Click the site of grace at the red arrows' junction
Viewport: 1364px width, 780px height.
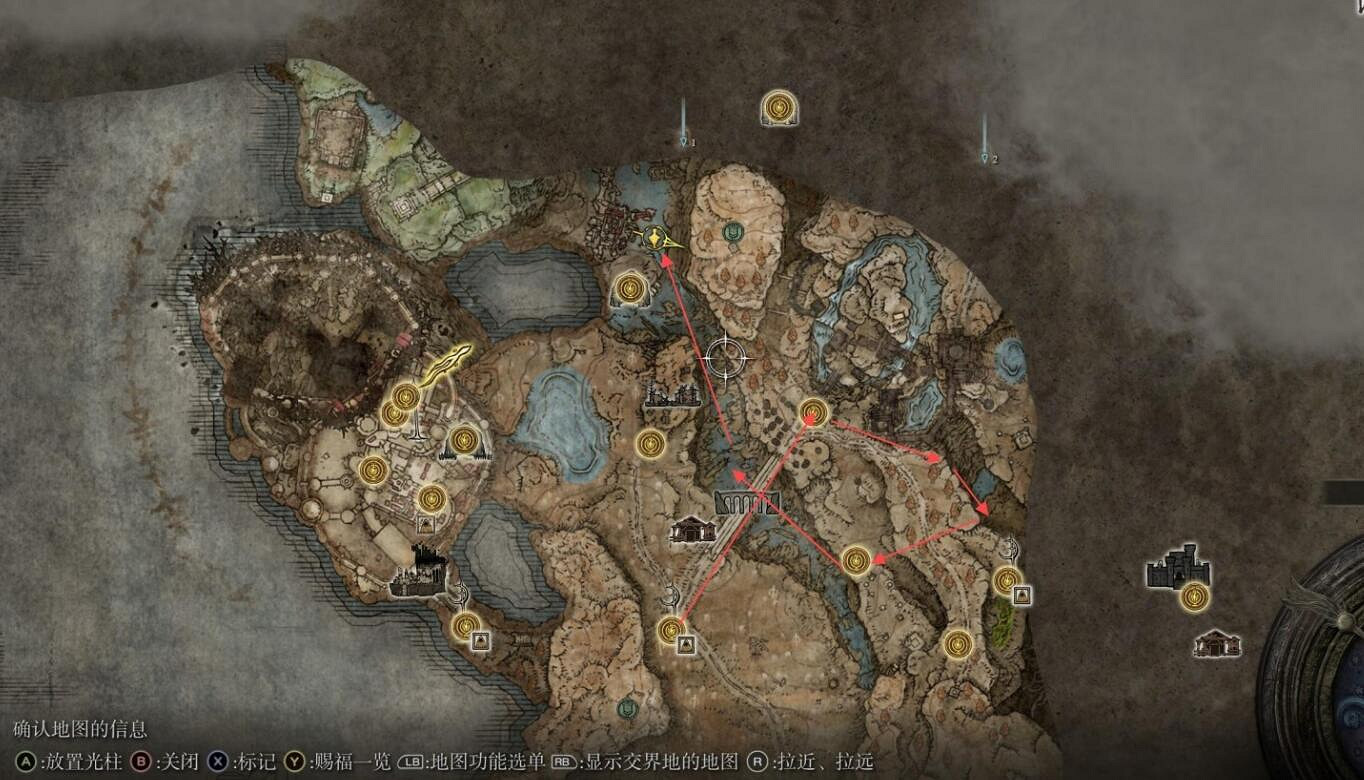pos(812,412)
